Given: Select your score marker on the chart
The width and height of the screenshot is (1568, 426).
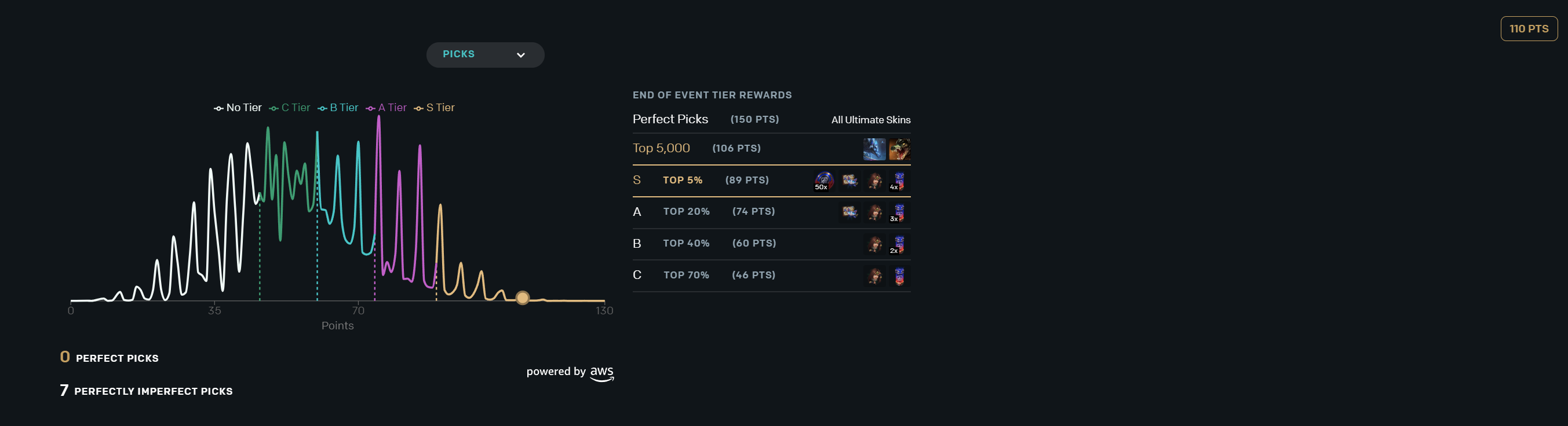Looking at the screenshot, I should coord(522,298).
